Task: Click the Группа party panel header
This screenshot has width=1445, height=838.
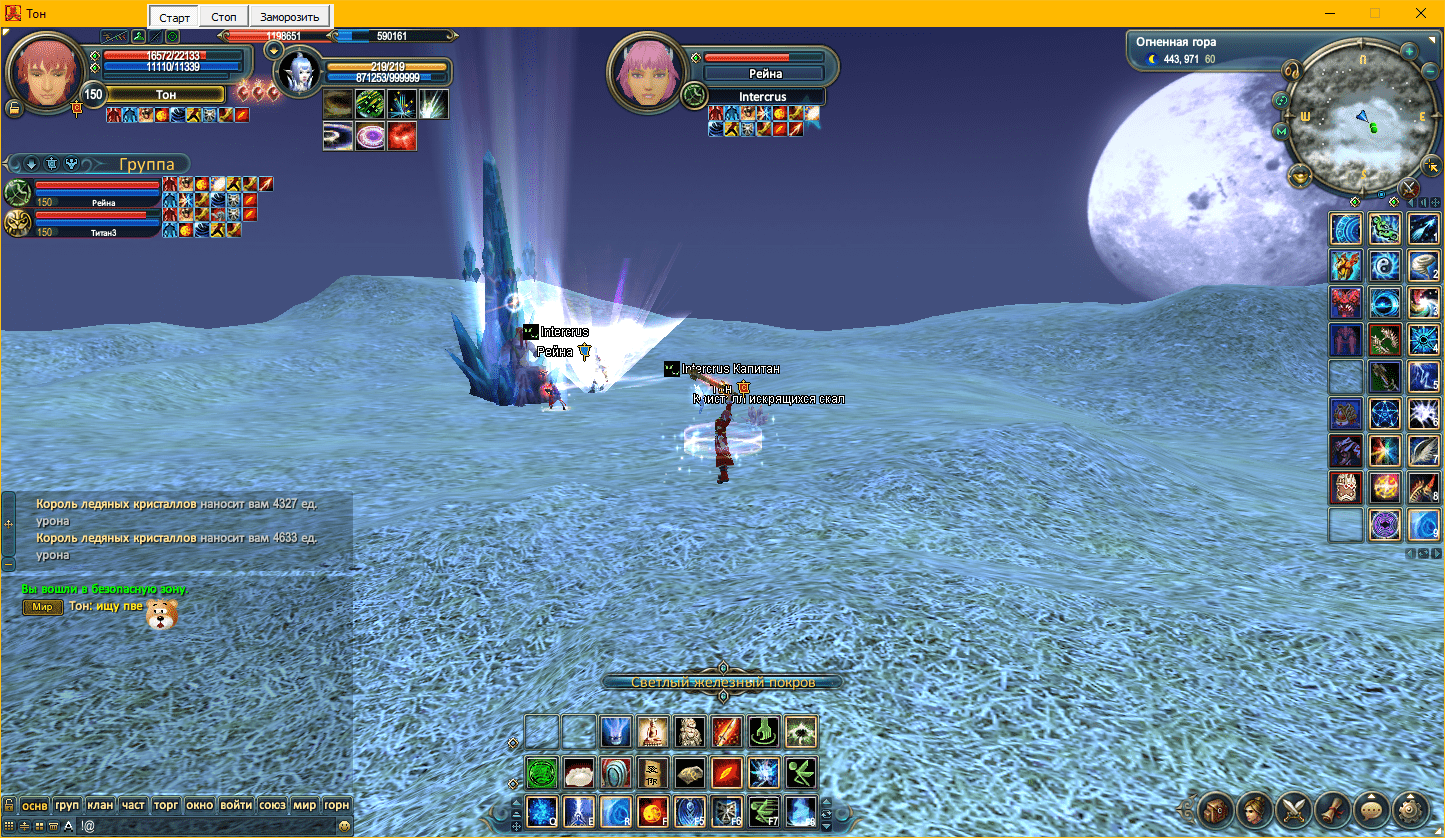Action: 146,164
